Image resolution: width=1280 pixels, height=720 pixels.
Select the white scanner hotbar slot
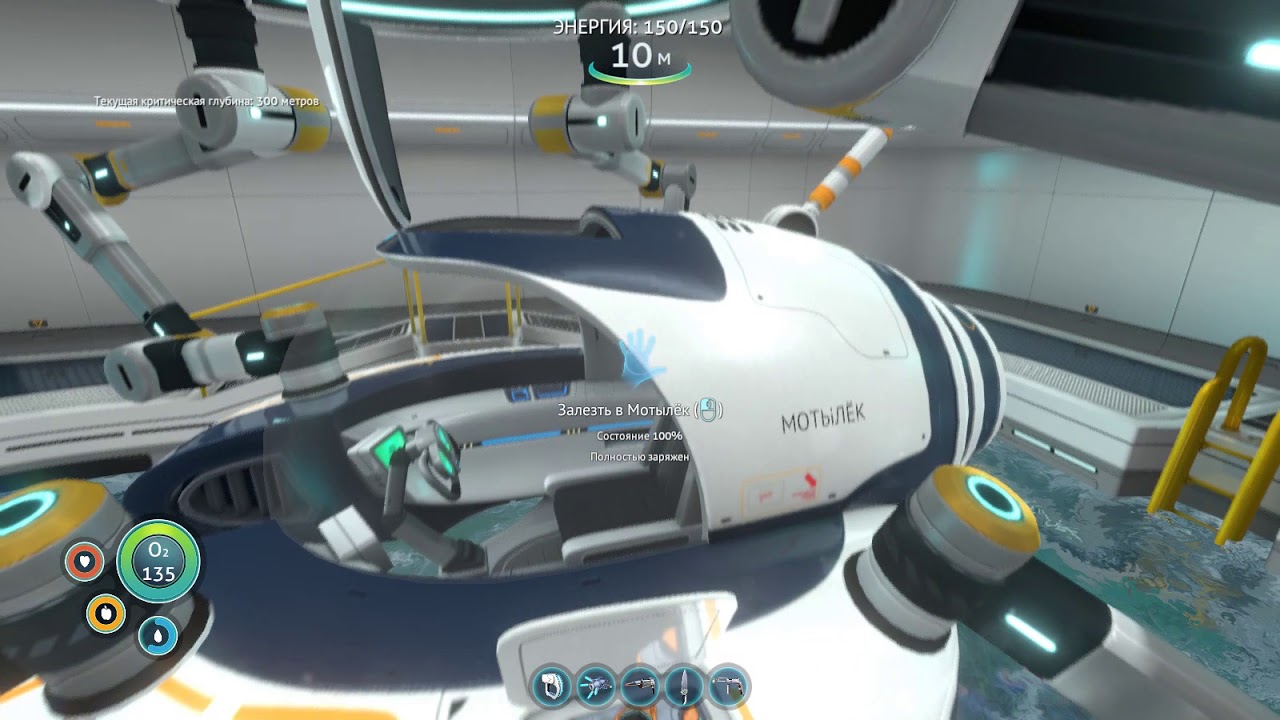pos(552,686)
